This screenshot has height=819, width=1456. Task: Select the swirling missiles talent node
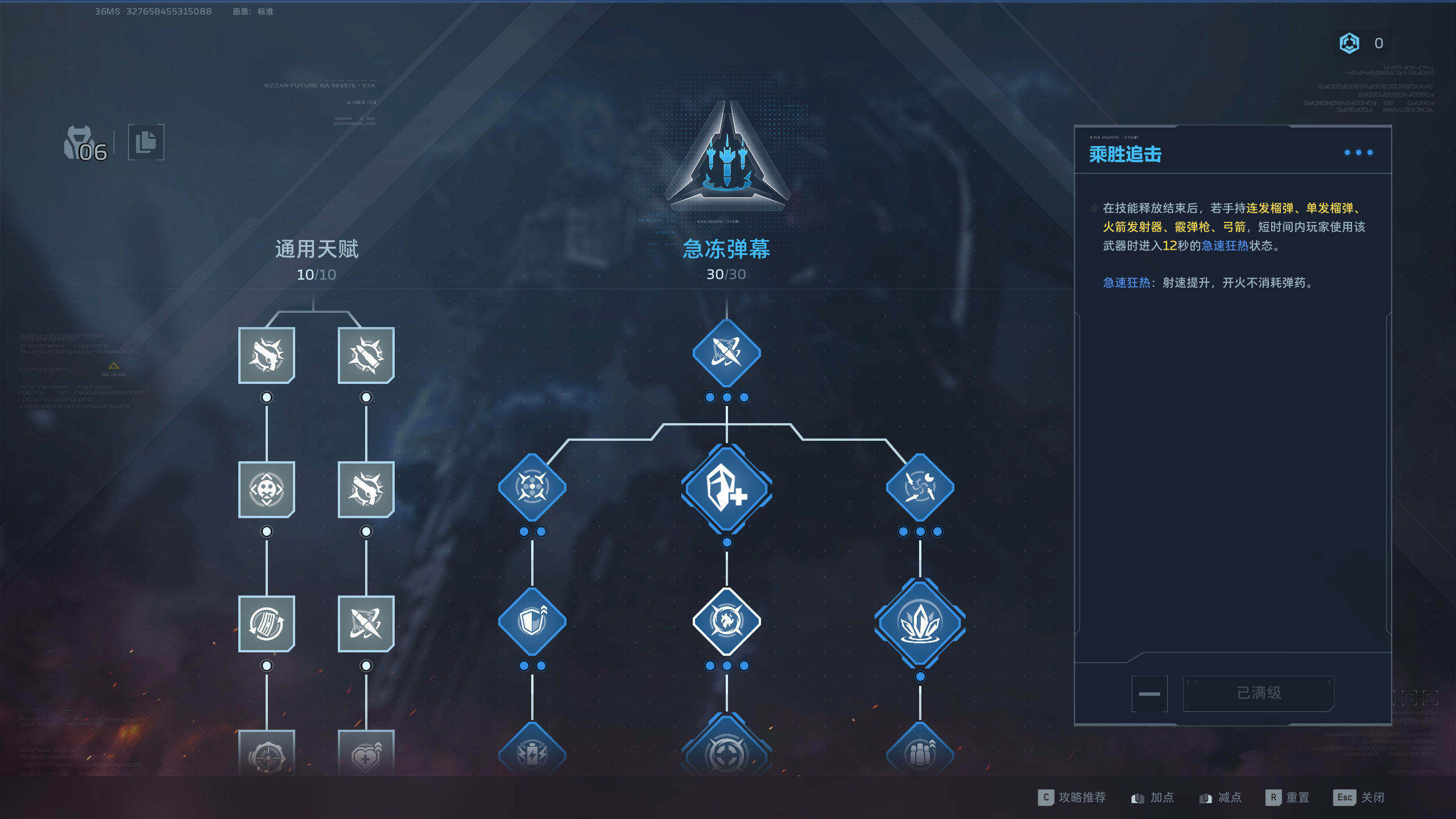tap(920, 487)
